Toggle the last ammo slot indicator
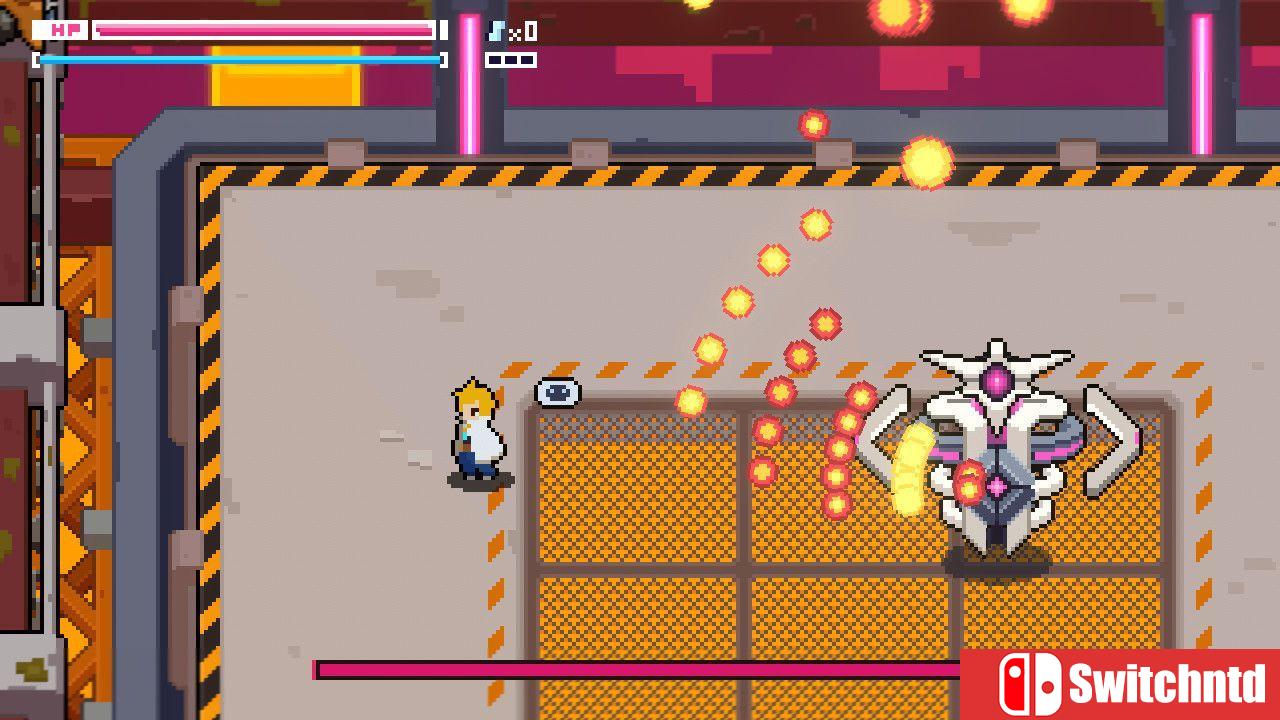Screen dimensions: 1280x720 tap(527, 59)
